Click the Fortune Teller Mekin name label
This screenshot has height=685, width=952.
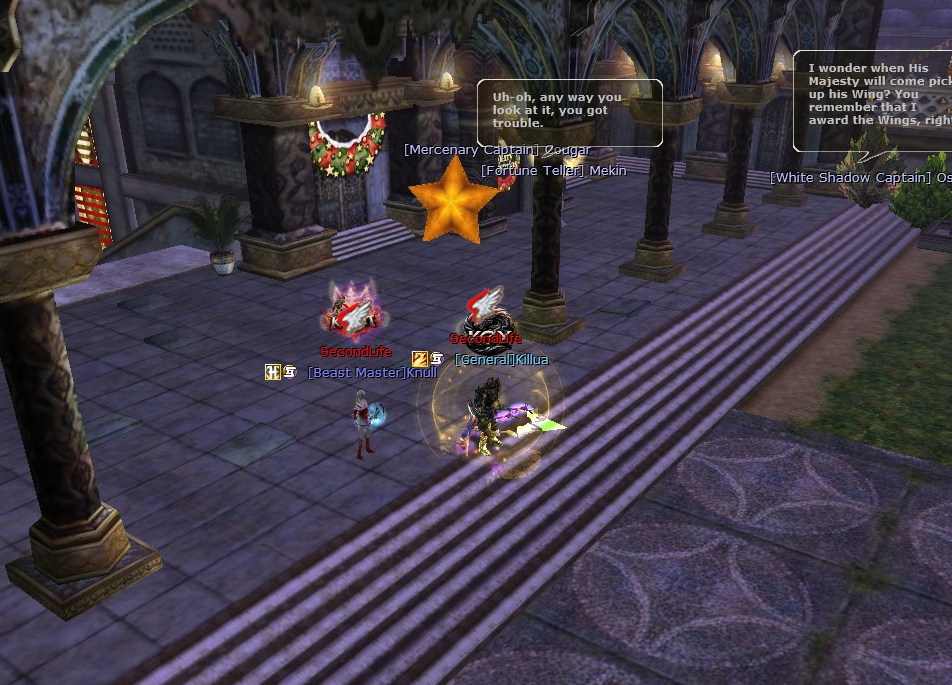point(553,170)
